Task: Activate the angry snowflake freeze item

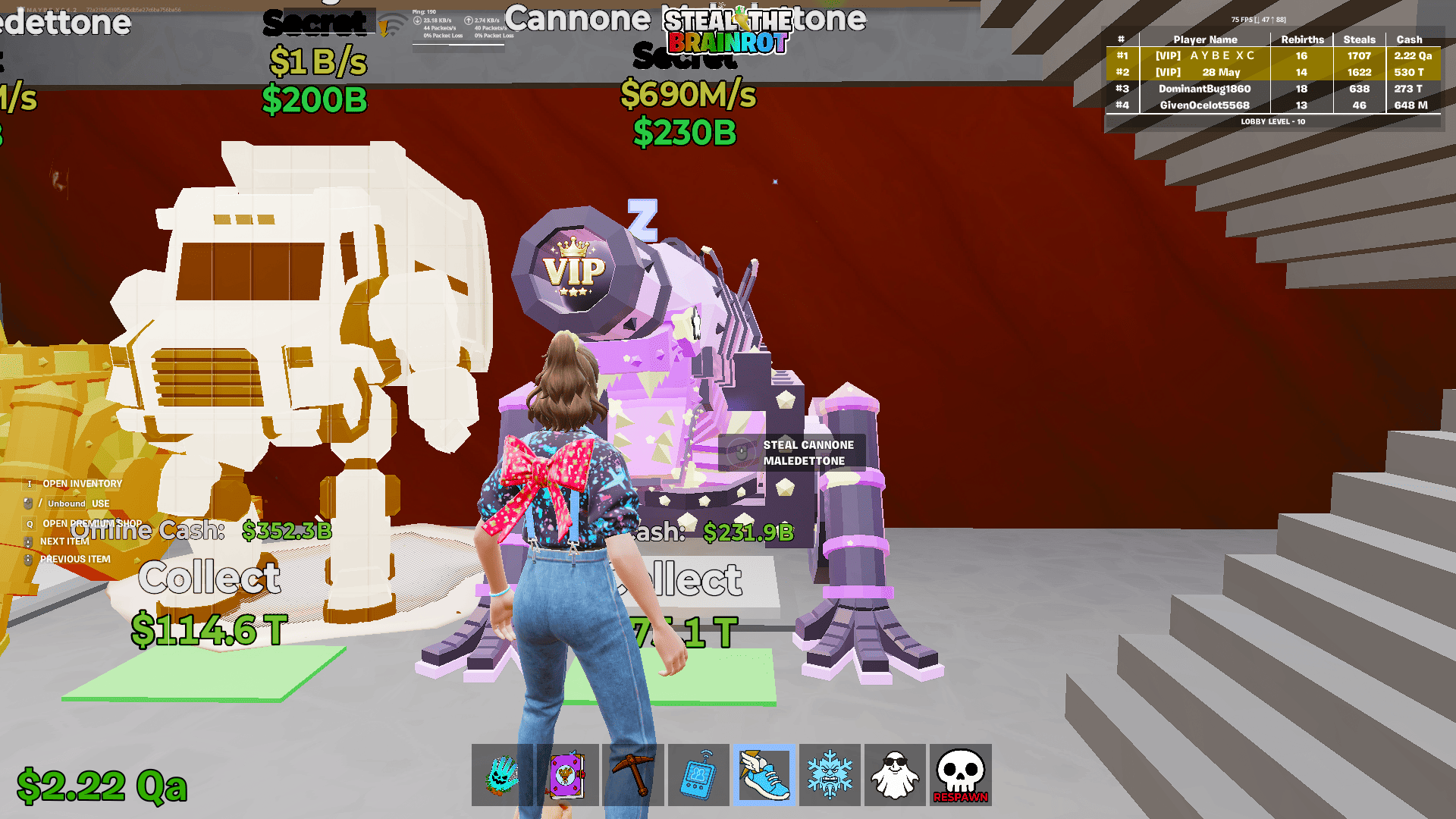Action: [x=830, y=774]
